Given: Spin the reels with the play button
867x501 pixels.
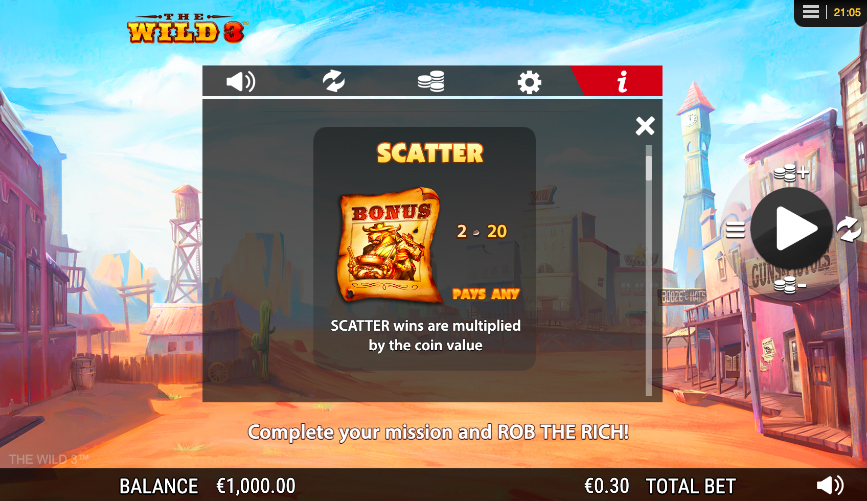Looking at the screenshot, I should pos(792,229).
